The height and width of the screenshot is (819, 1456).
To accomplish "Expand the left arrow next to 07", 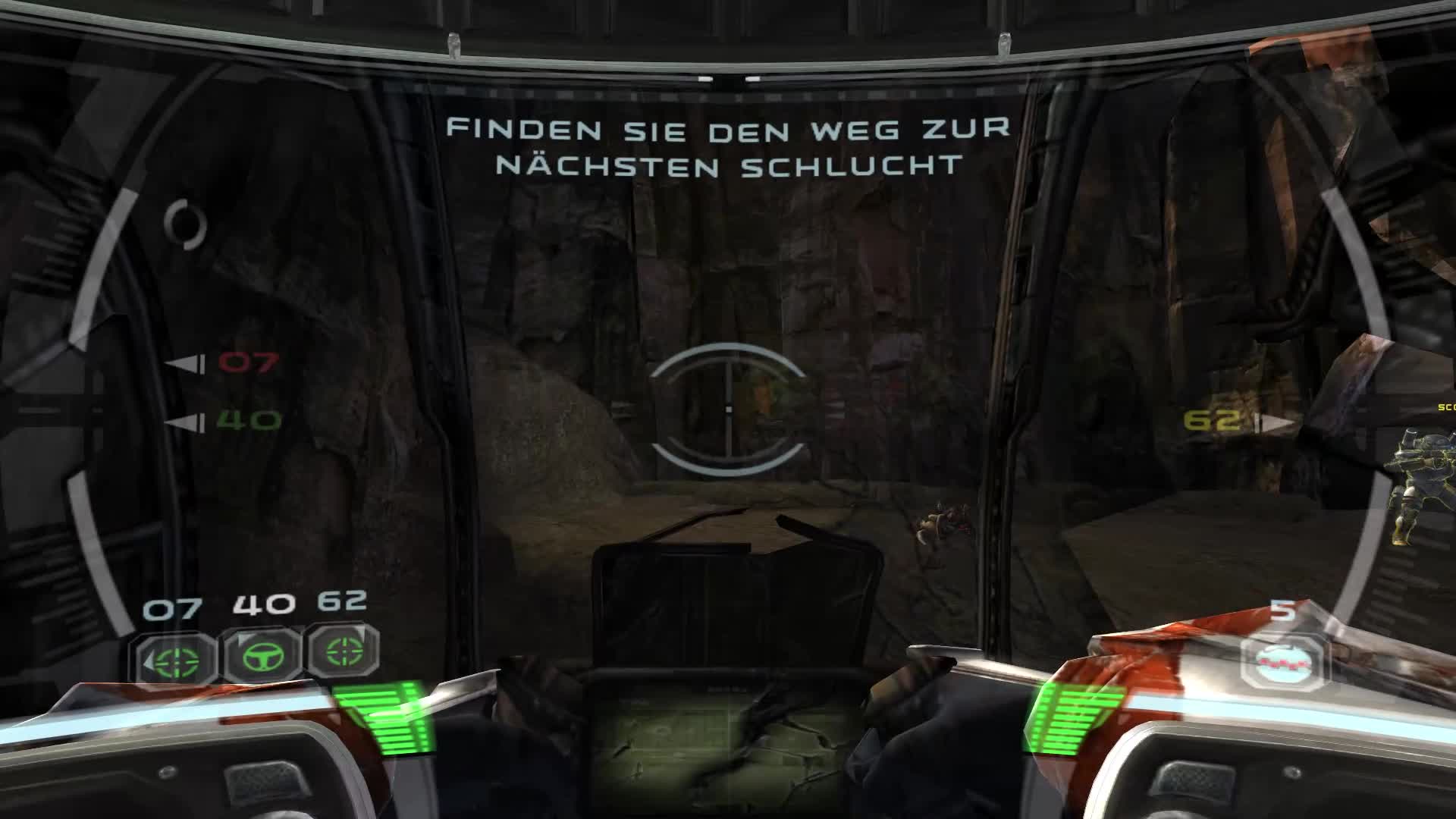I will 184,364.
